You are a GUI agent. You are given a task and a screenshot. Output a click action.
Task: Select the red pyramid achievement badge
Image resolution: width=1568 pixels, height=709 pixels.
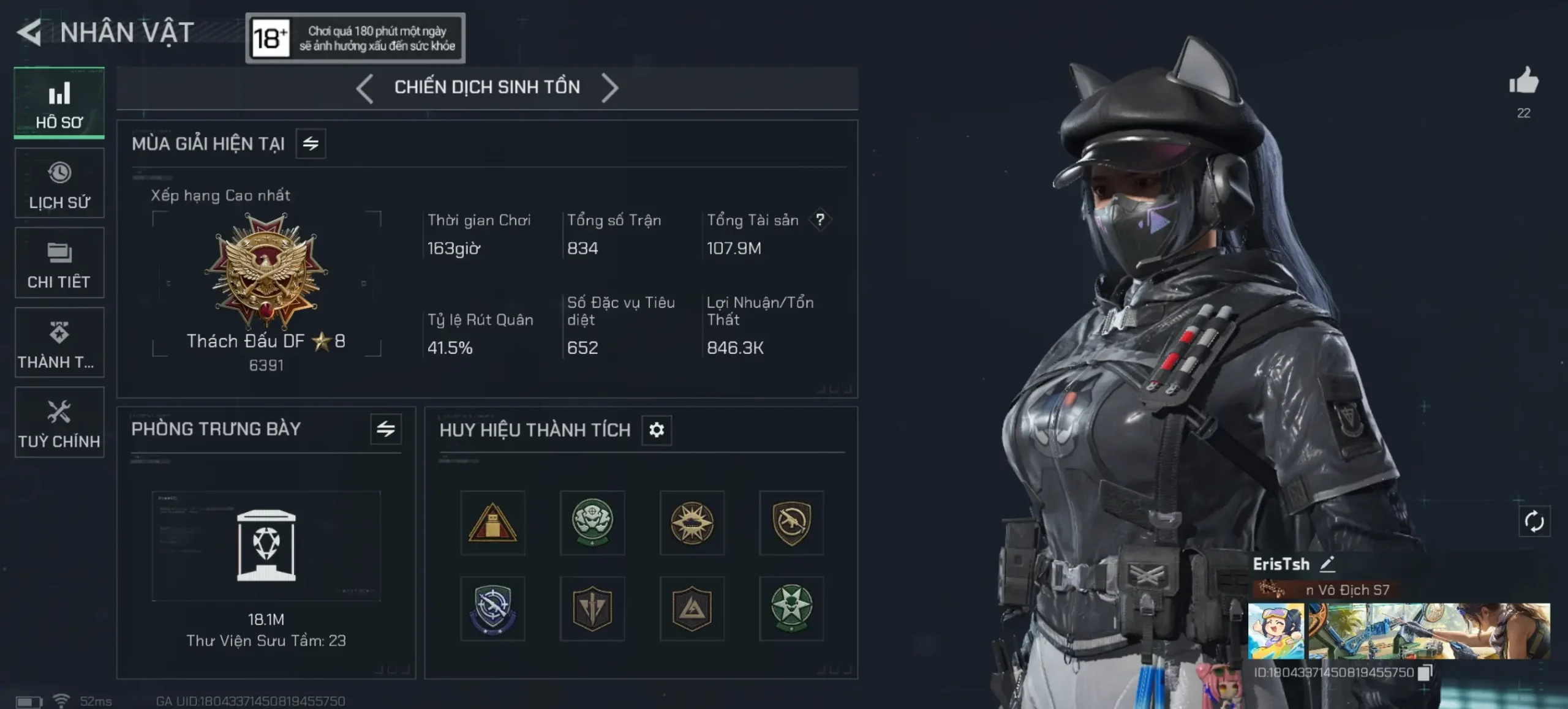[492, 523]
